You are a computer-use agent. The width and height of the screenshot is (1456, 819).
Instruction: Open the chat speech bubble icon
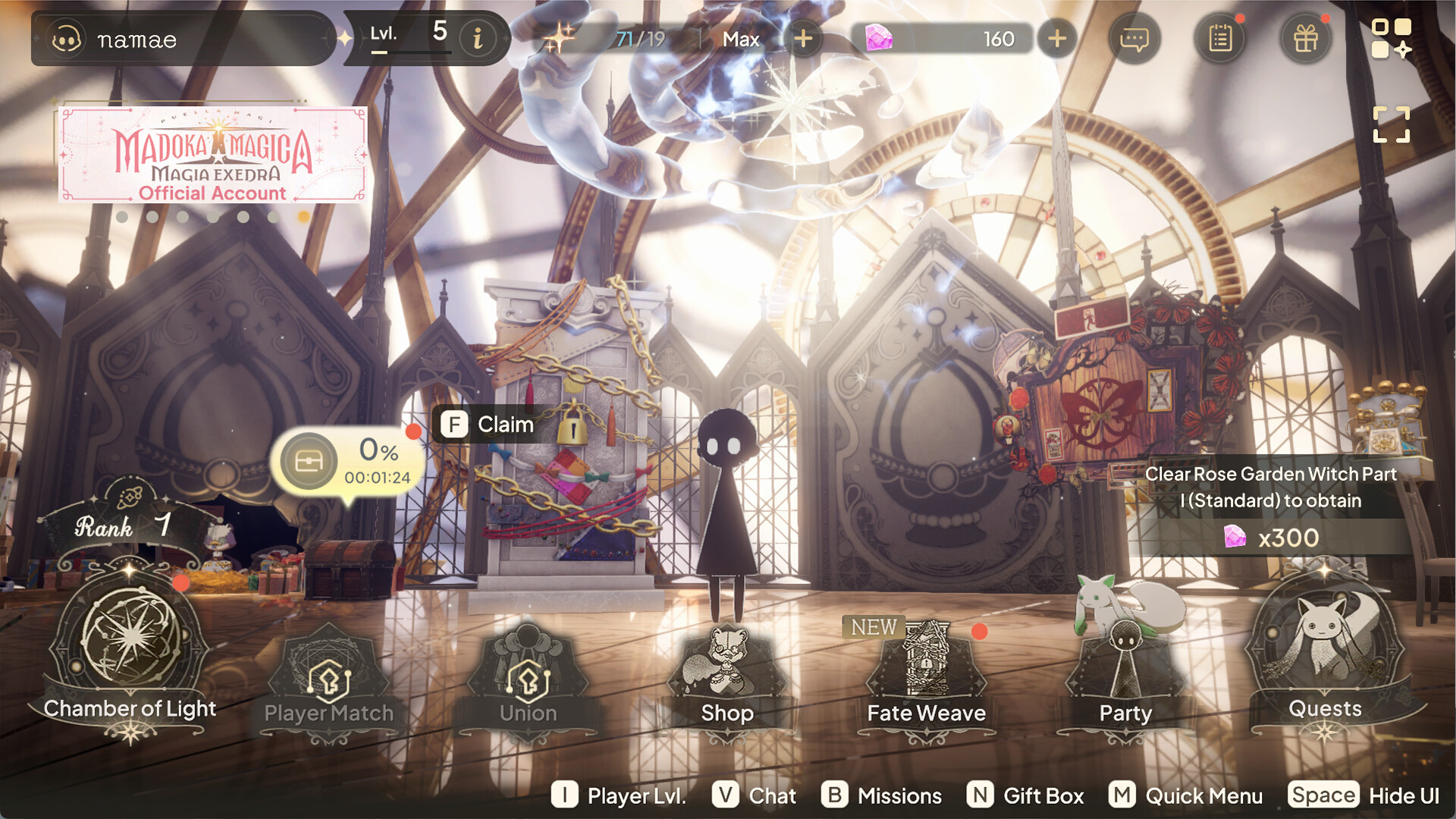[1134, 39]
